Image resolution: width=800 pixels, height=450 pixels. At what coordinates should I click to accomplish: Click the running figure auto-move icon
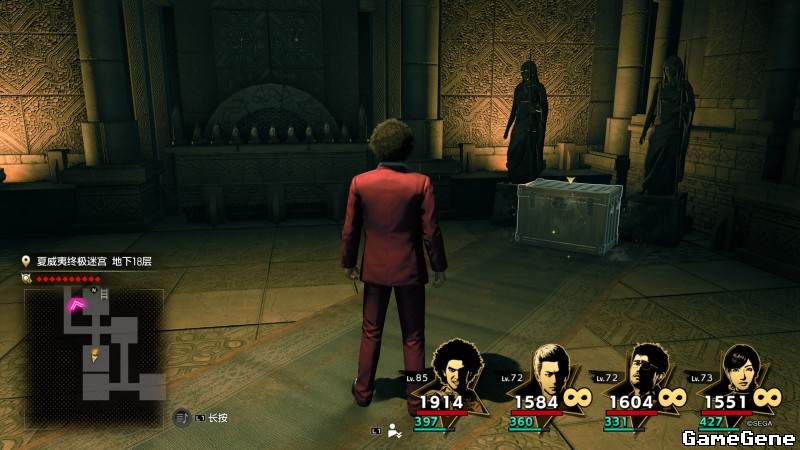396,431
